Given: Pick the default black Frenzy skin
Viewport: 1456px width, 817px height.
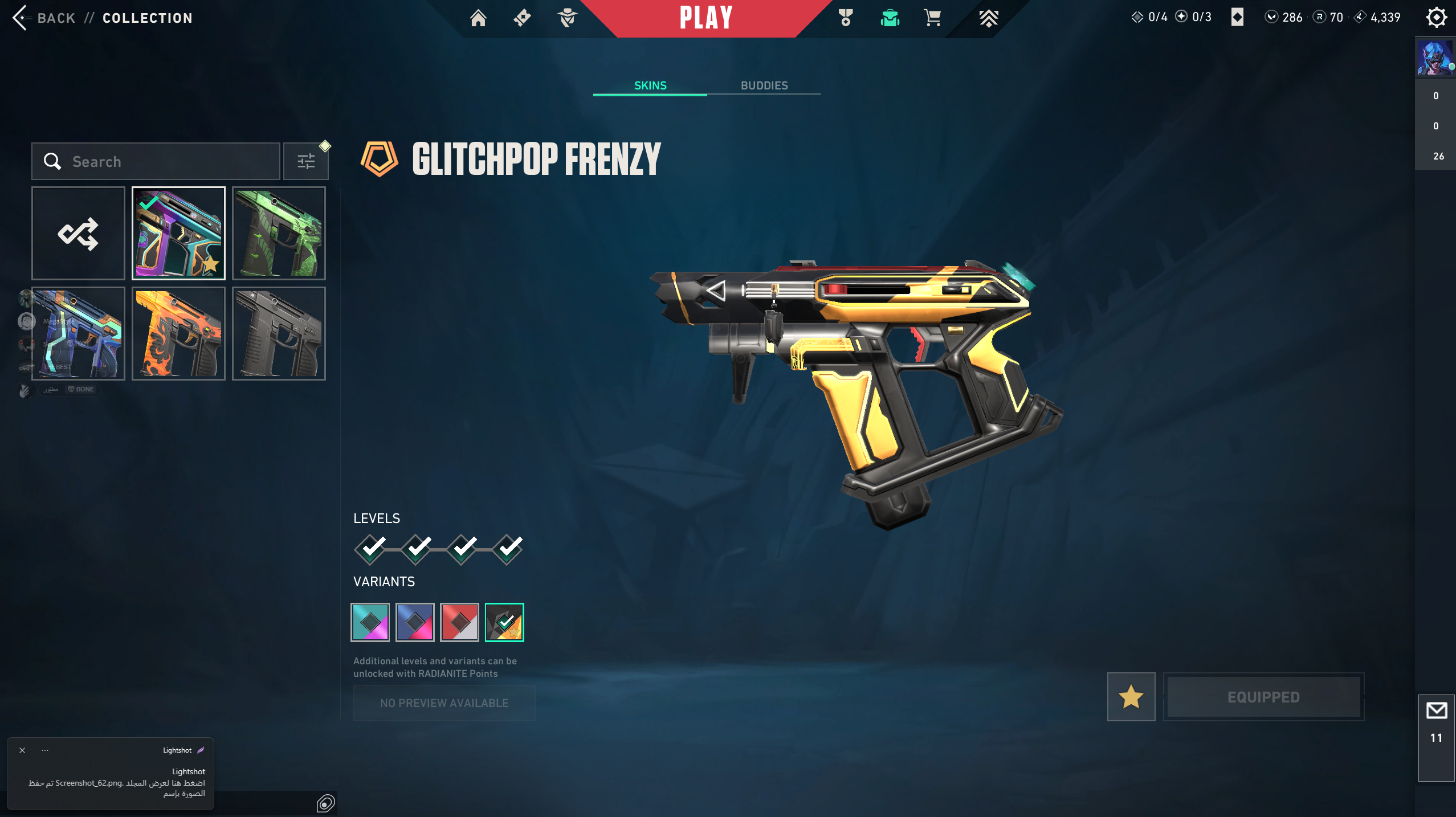Looking at the screenshot, I should [x=279, y=334].
